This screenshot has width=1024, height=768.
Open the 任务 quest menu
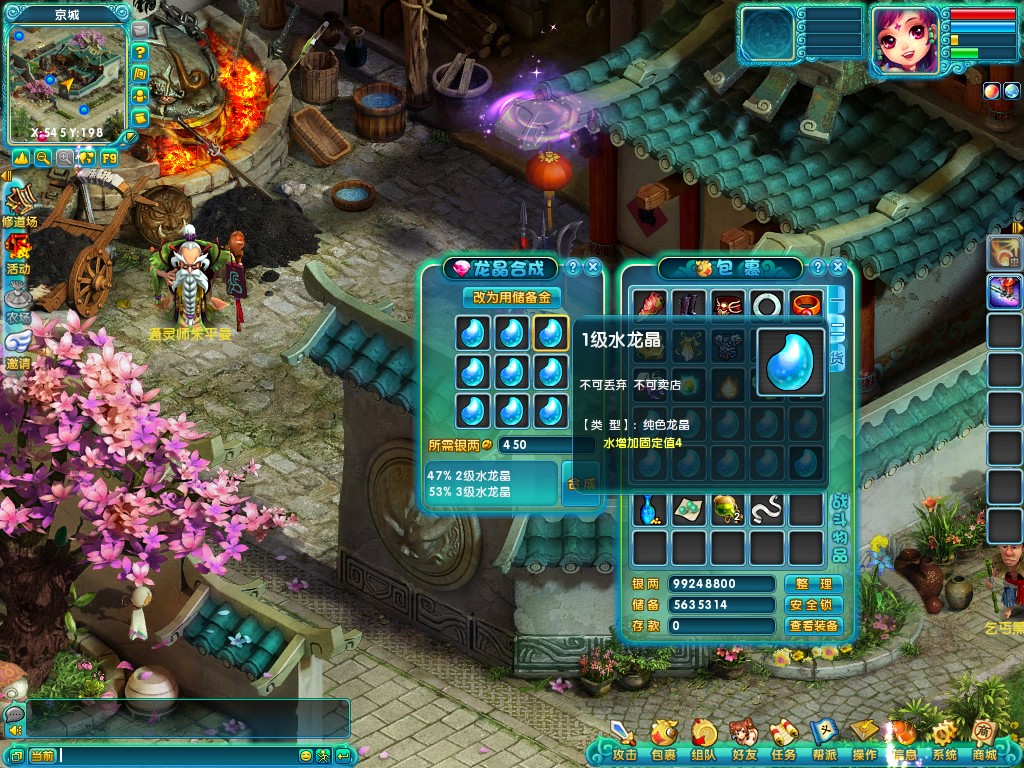[x=784, y=742]
